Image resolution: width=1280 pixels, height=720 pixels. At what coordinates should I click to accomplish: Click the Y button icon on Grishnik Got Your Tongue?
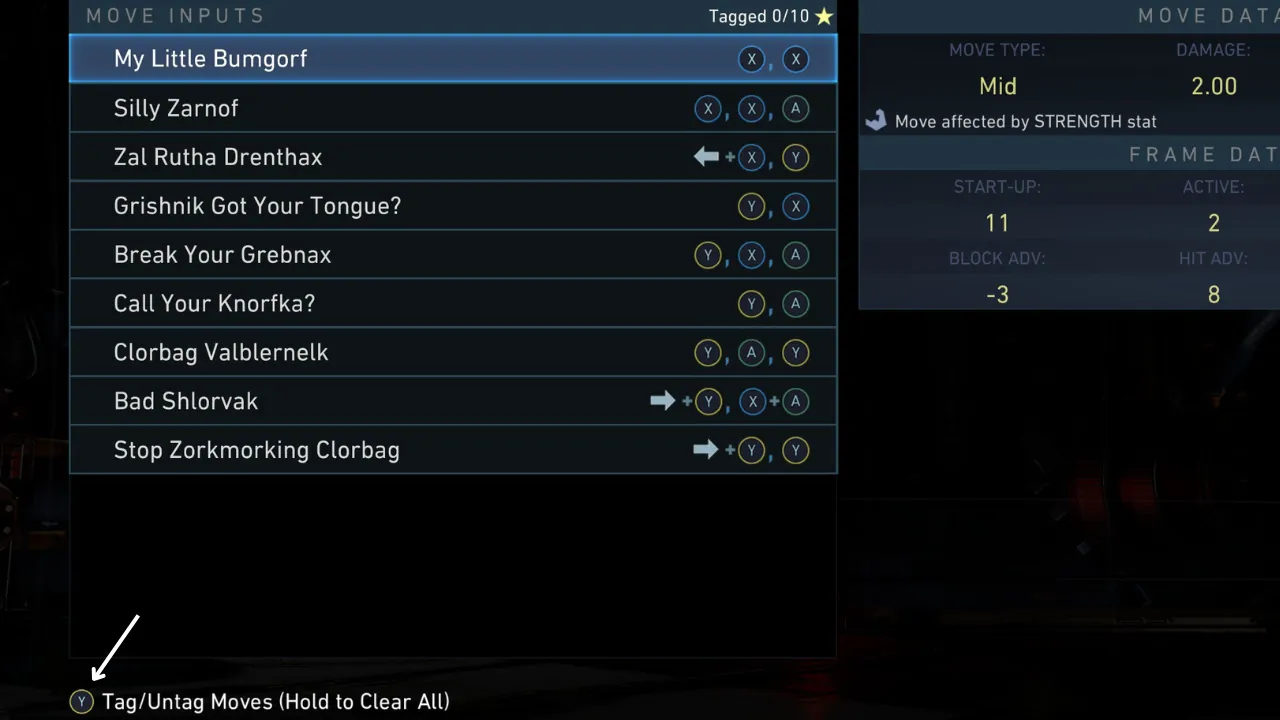751,206
